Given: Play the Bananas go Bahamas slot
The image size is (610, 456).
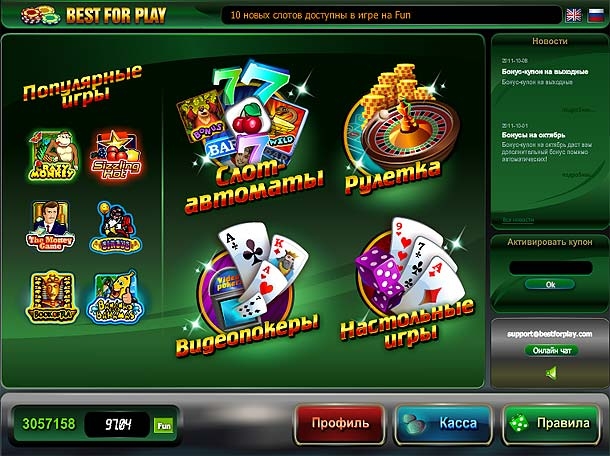Looking at the screenshot, I should pos(116,295).
